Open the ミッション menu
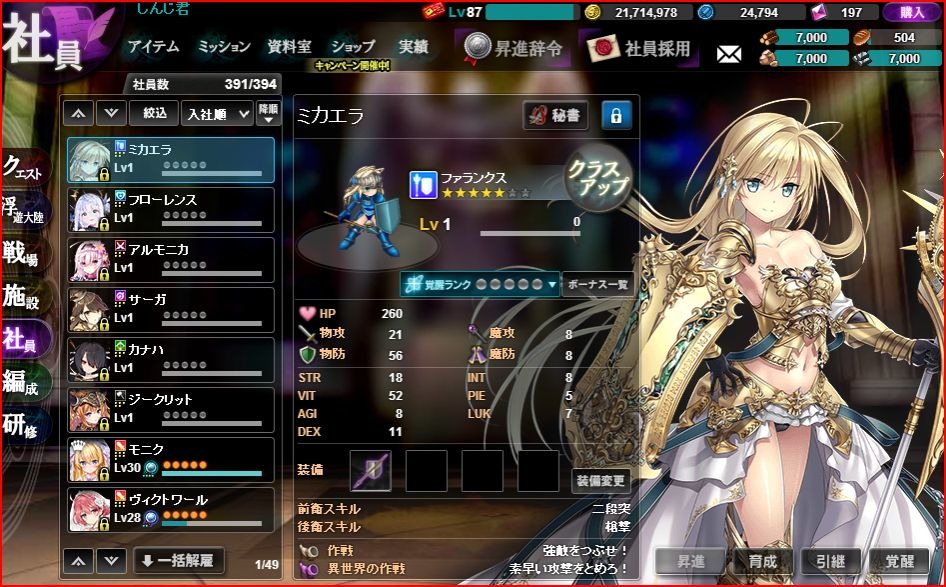 coord(224,47)
